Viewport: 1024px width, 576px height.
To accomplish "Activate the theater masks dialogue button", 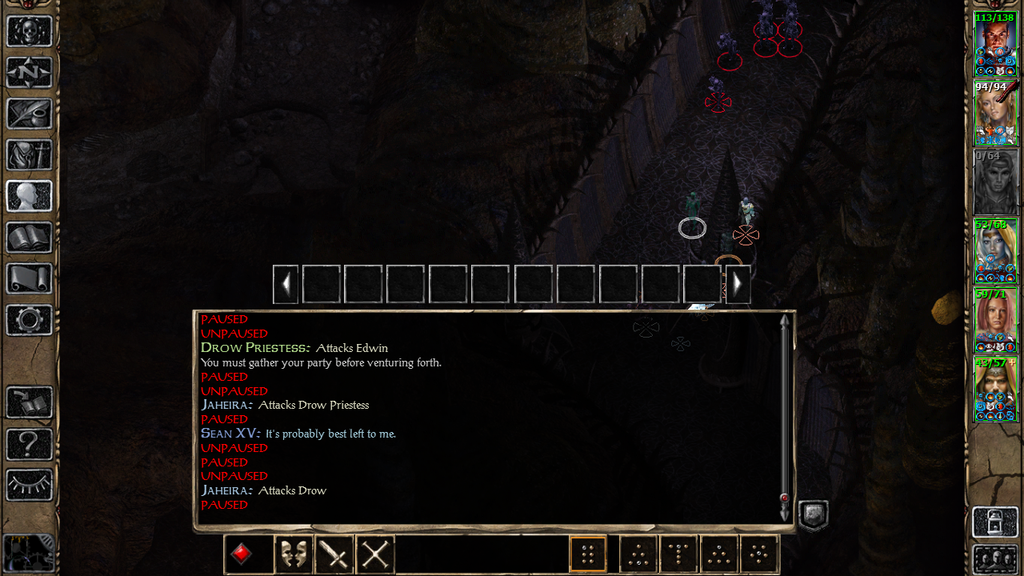I will point(292,554).
